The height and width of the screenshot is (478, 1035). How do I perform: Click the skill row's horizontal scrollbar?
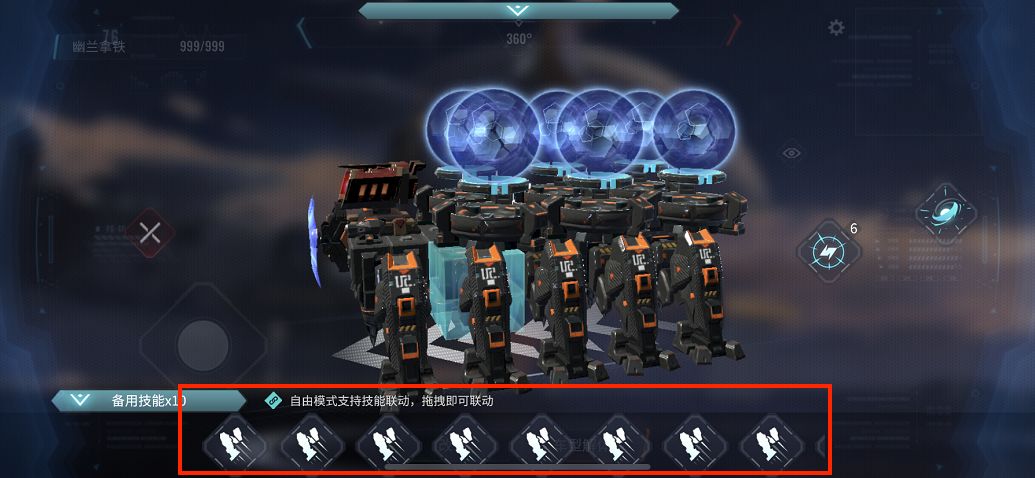517,466
